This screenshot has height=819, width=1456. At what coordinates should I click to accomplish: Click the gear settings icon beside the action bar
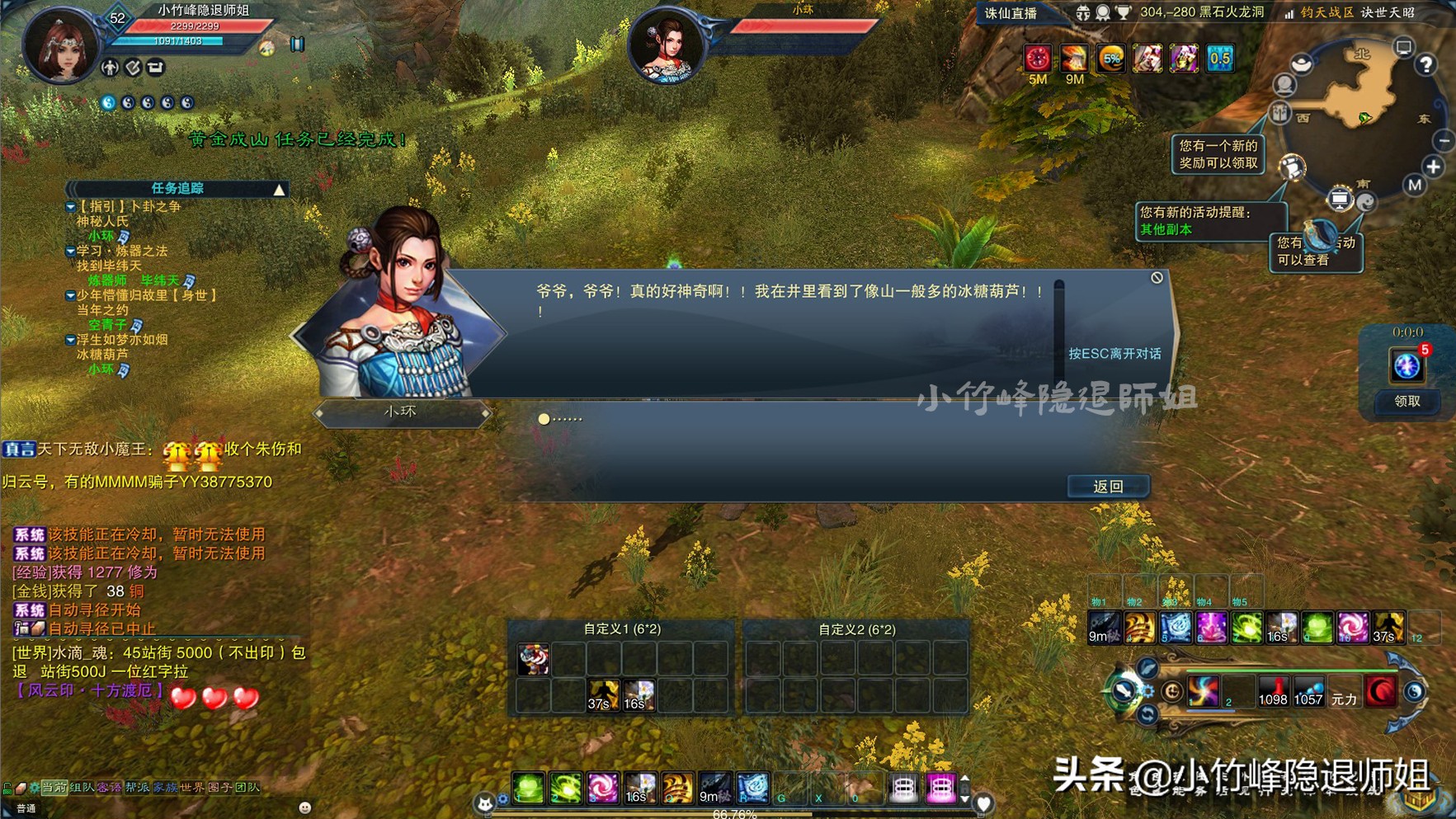(x=1147, y=690)
